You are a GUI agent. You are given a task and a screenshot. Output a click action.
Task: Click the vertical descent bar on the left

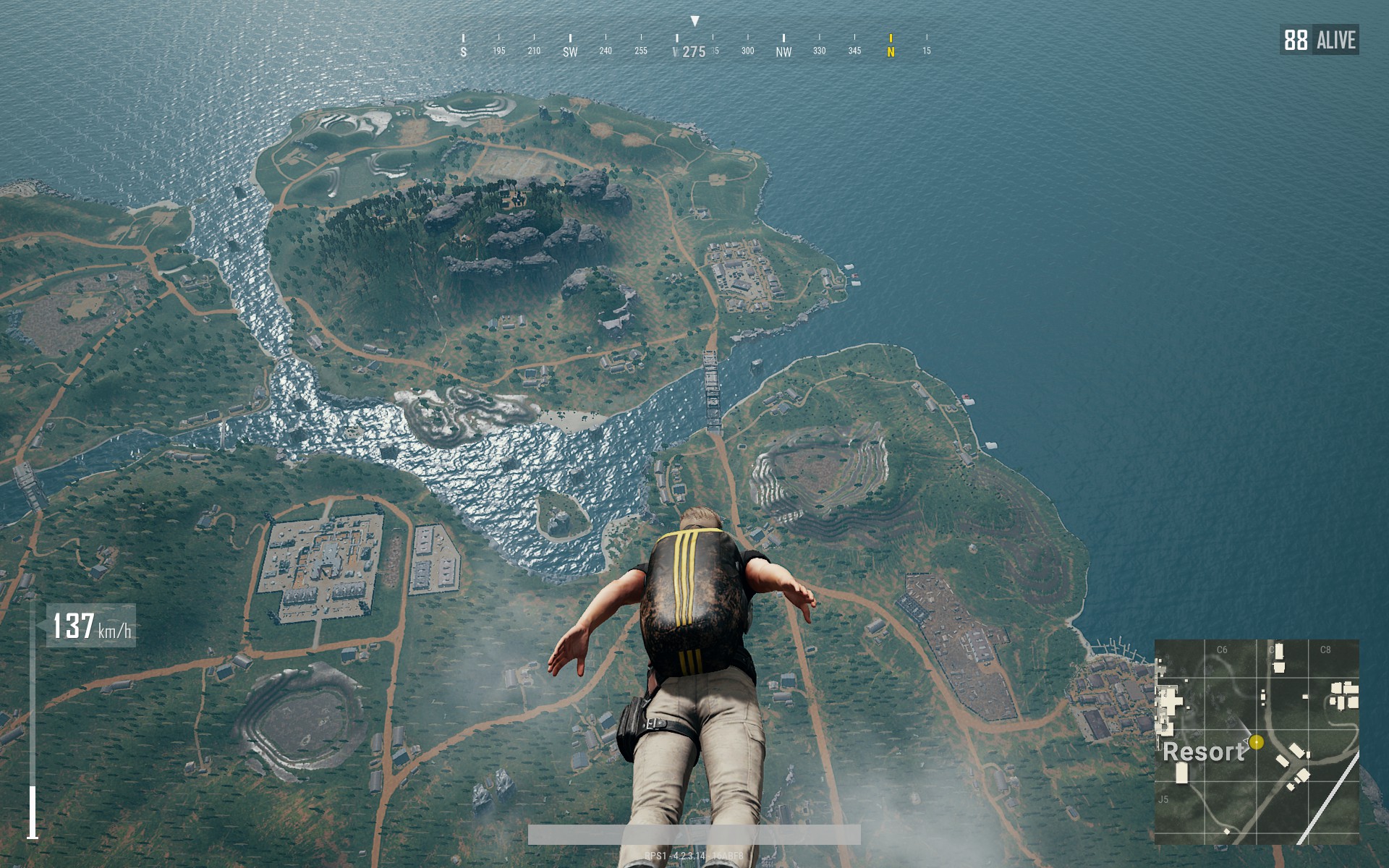pos(32,807)
